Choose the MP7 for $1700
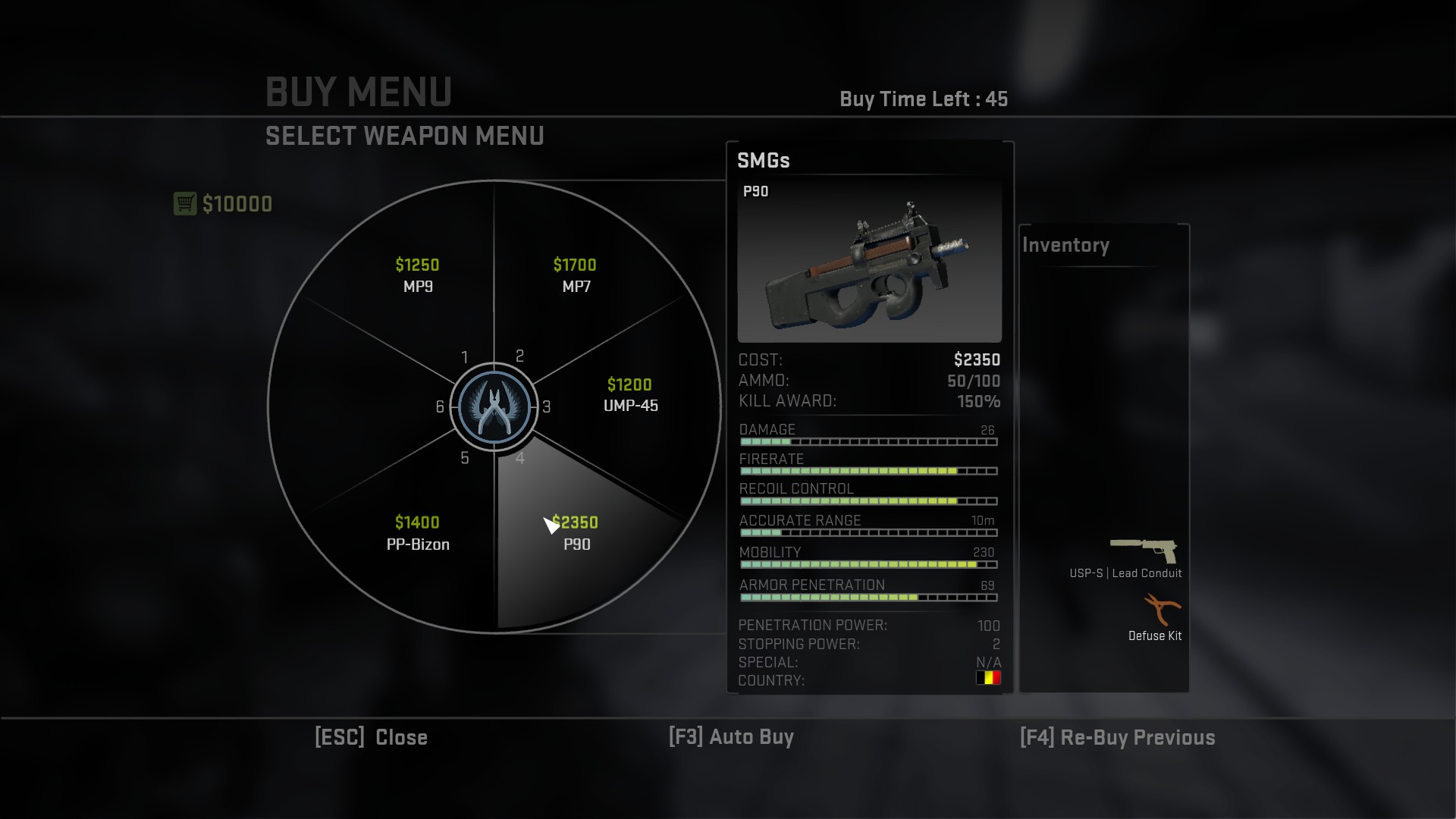 (x=576, y=276)
